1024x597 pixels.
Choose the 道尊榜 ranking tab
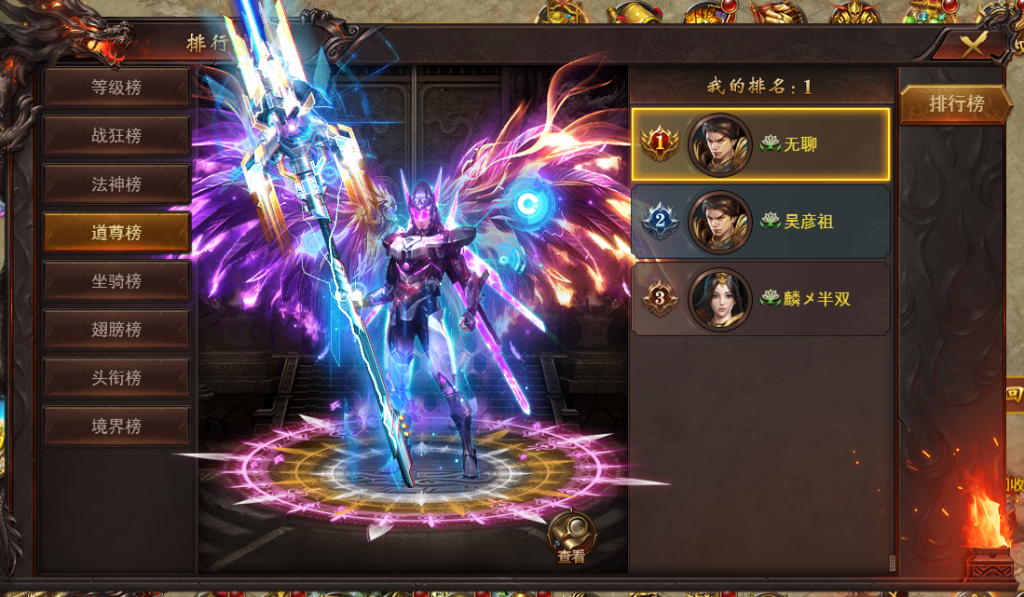116,232
